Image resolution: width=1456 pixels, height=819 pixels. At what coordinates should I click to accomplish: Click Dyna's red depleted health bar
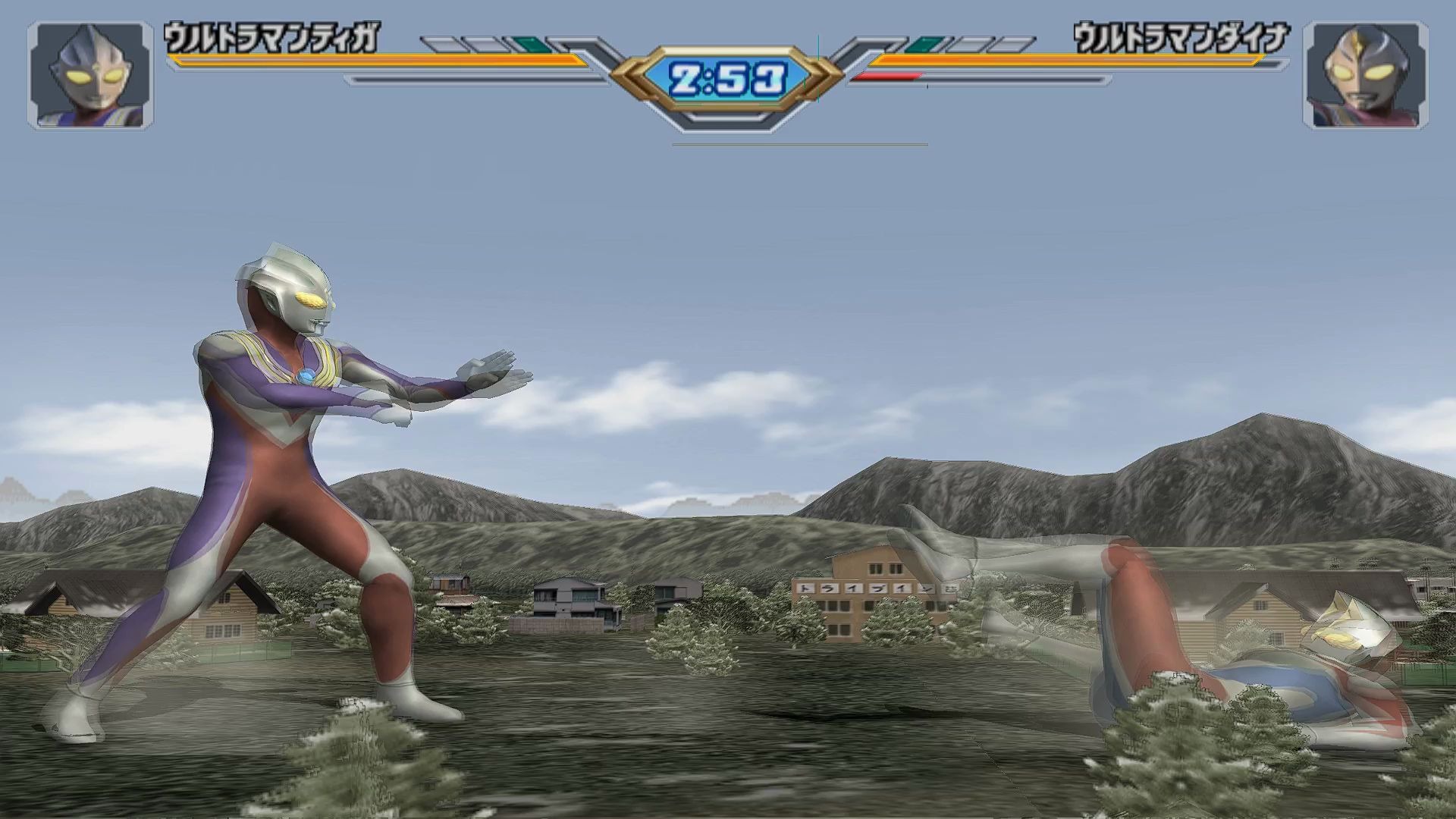coord(887,76)
